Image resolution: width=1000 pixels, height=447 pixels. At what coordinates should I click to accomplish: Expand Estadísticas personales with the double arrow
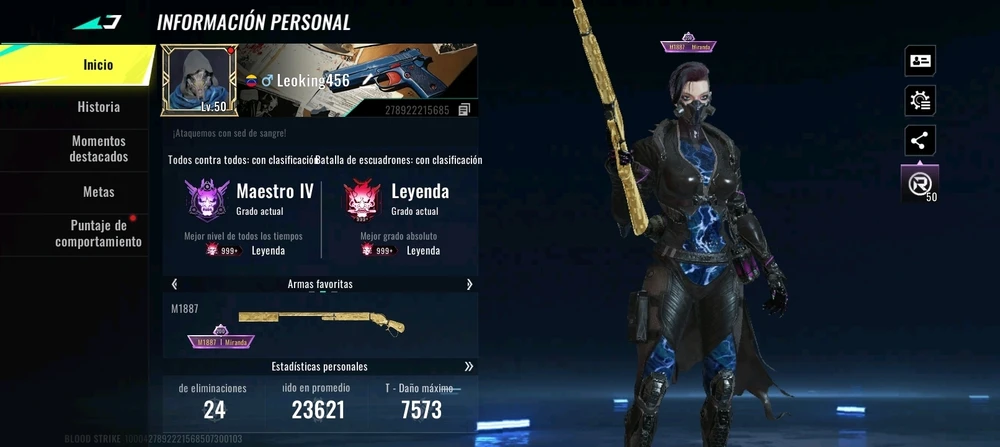click(x=469, y=366)
